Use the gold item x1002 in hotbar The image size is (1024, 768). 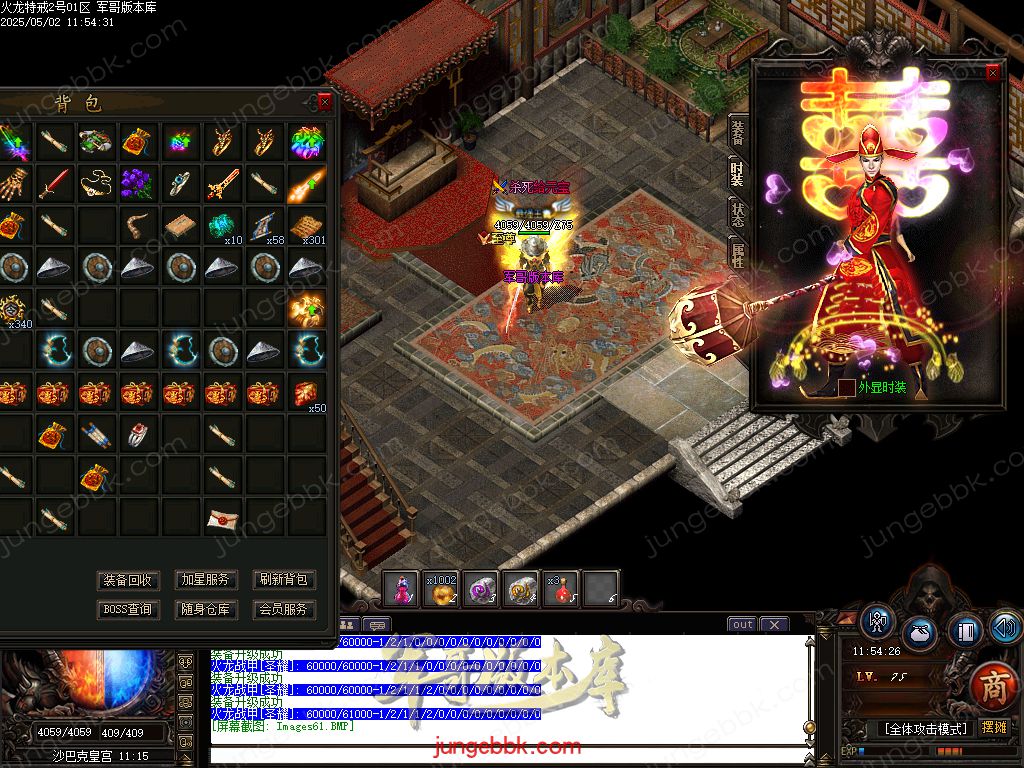tap(441, 589)
